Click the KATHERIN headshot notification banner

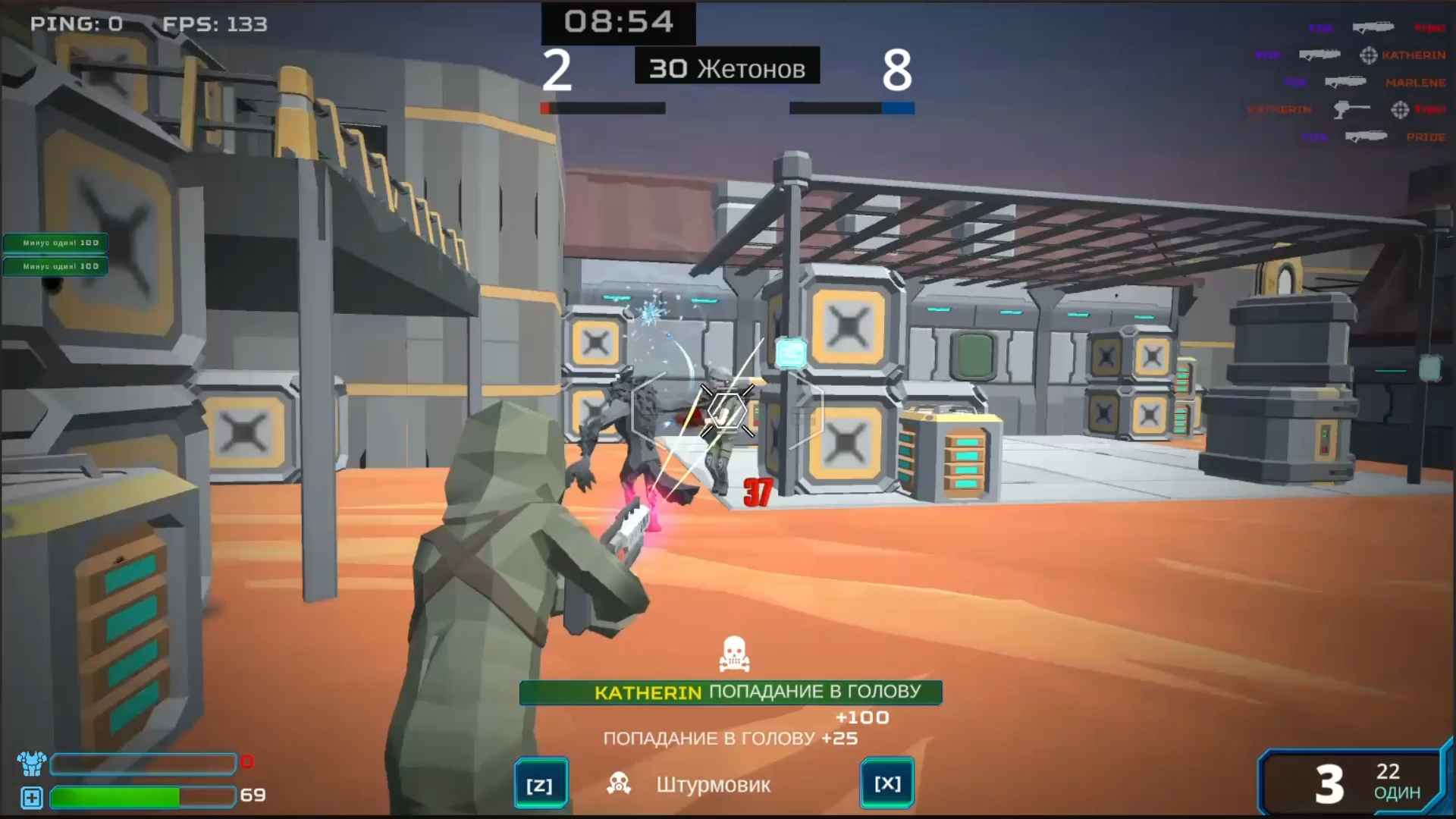click(730, 691)
